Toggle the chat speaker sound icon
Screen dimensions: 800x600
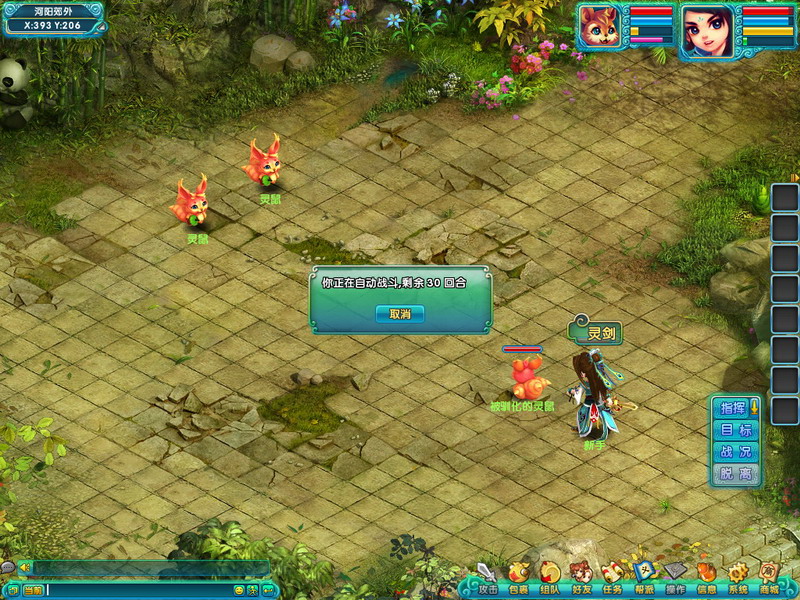click(24, 567)
